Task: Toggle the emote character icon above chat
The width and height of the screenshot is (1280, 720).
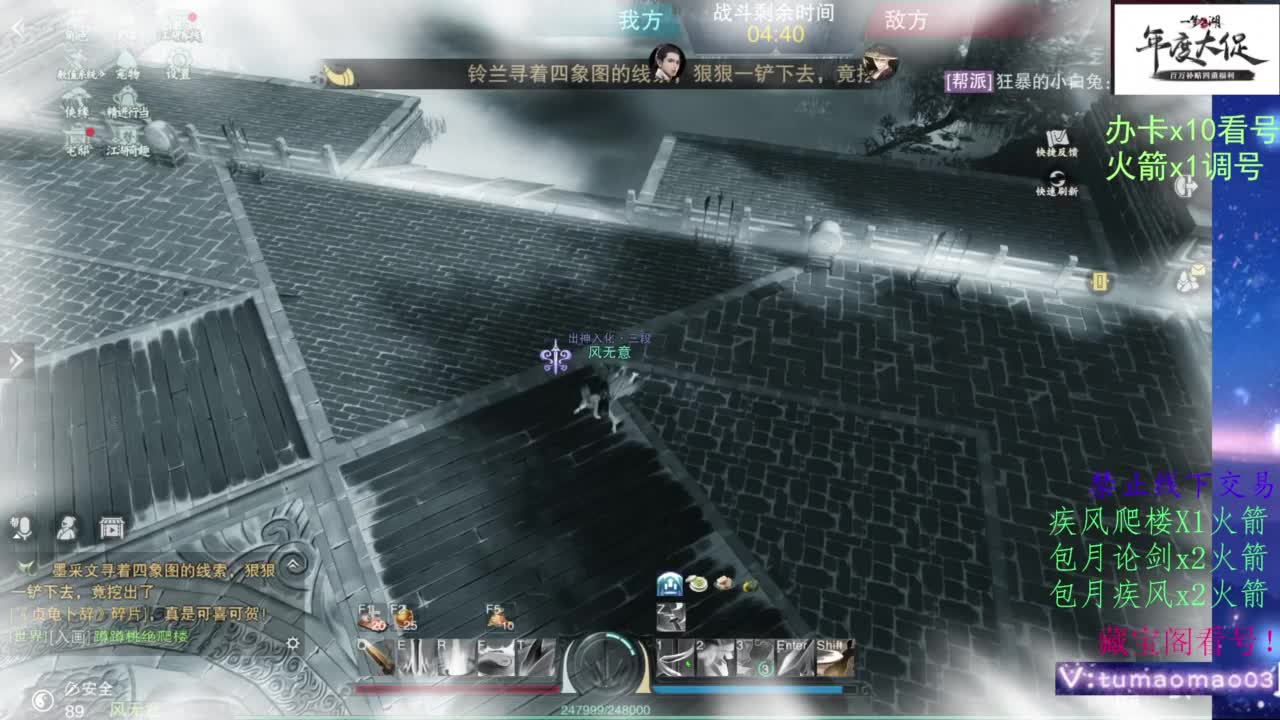Action: click(67, 528)
